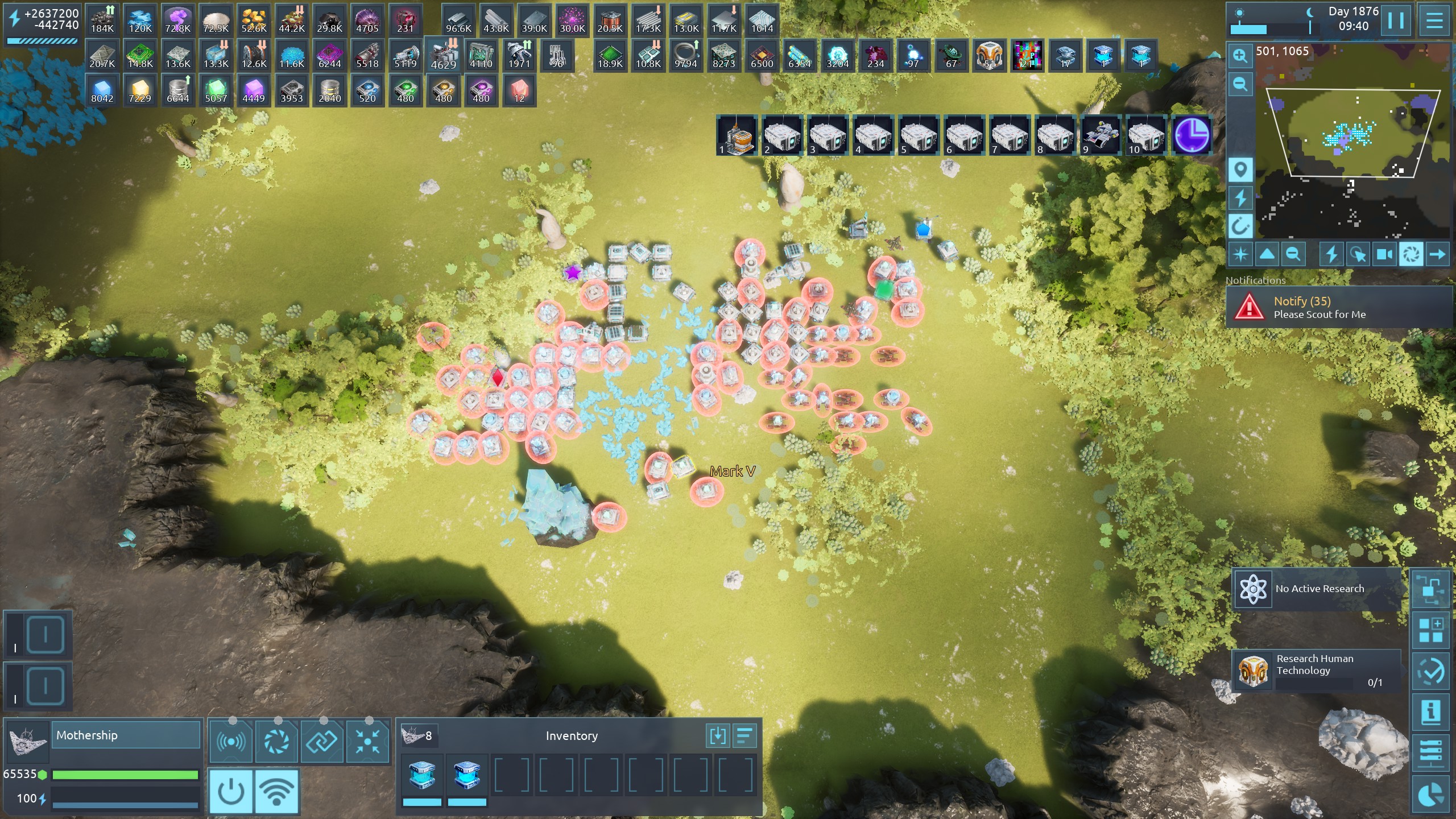This screenshot has width=1456, height=819.
Task: Toggle the Mothership power button
Action: [231, 791]
